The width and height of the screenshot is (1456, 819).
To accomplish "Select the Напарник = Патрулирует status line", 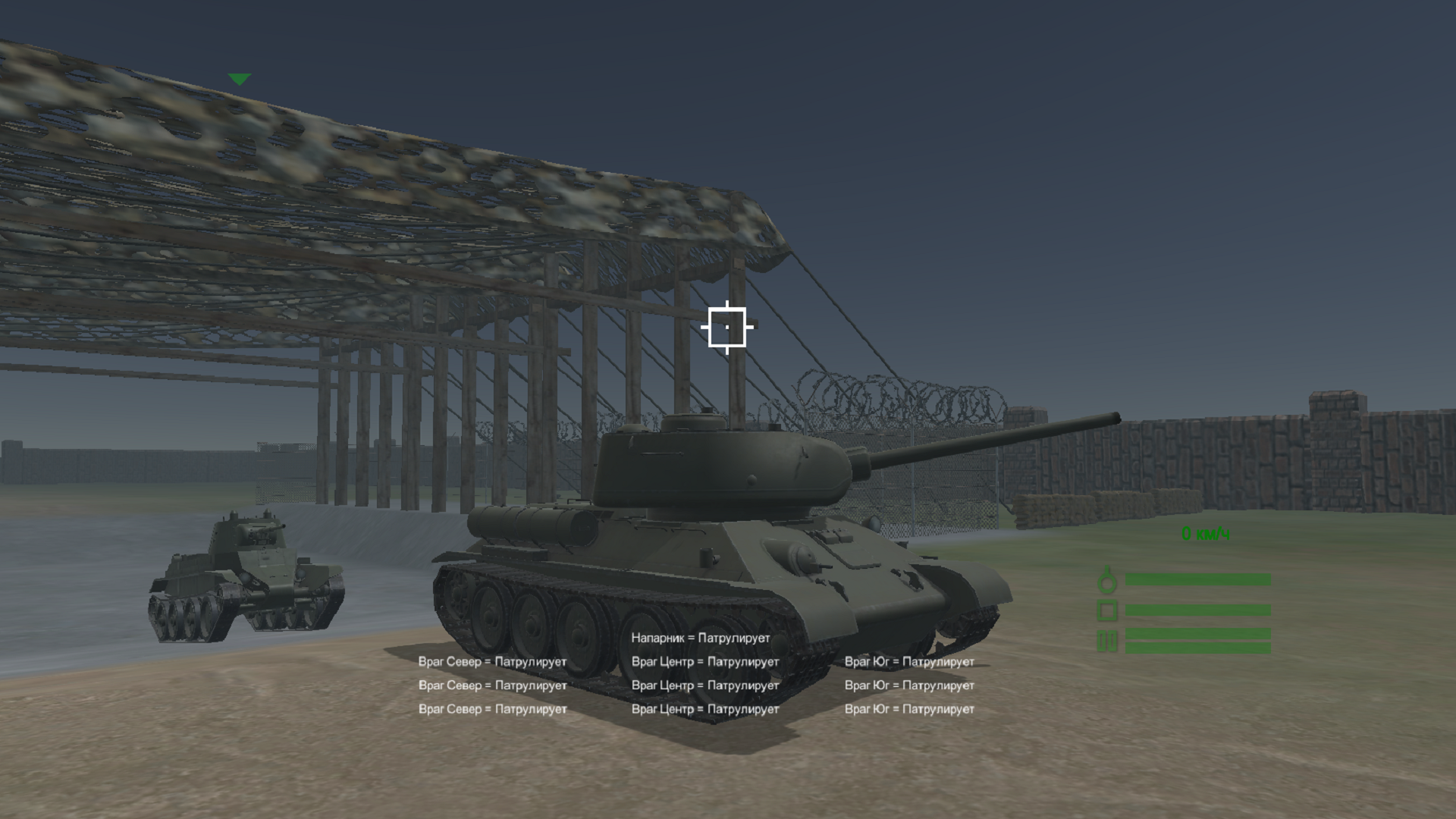I will pos(700,638).
